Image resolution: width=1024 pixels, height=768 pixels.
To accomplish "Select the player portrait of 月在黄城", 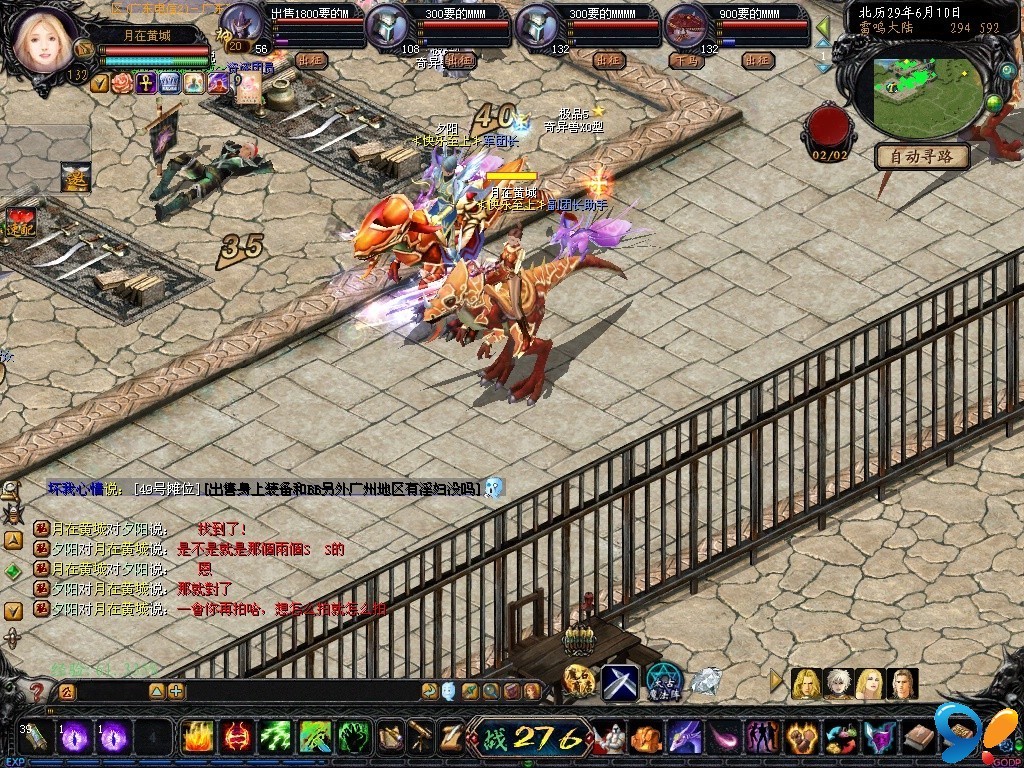I will coord(45,38).
